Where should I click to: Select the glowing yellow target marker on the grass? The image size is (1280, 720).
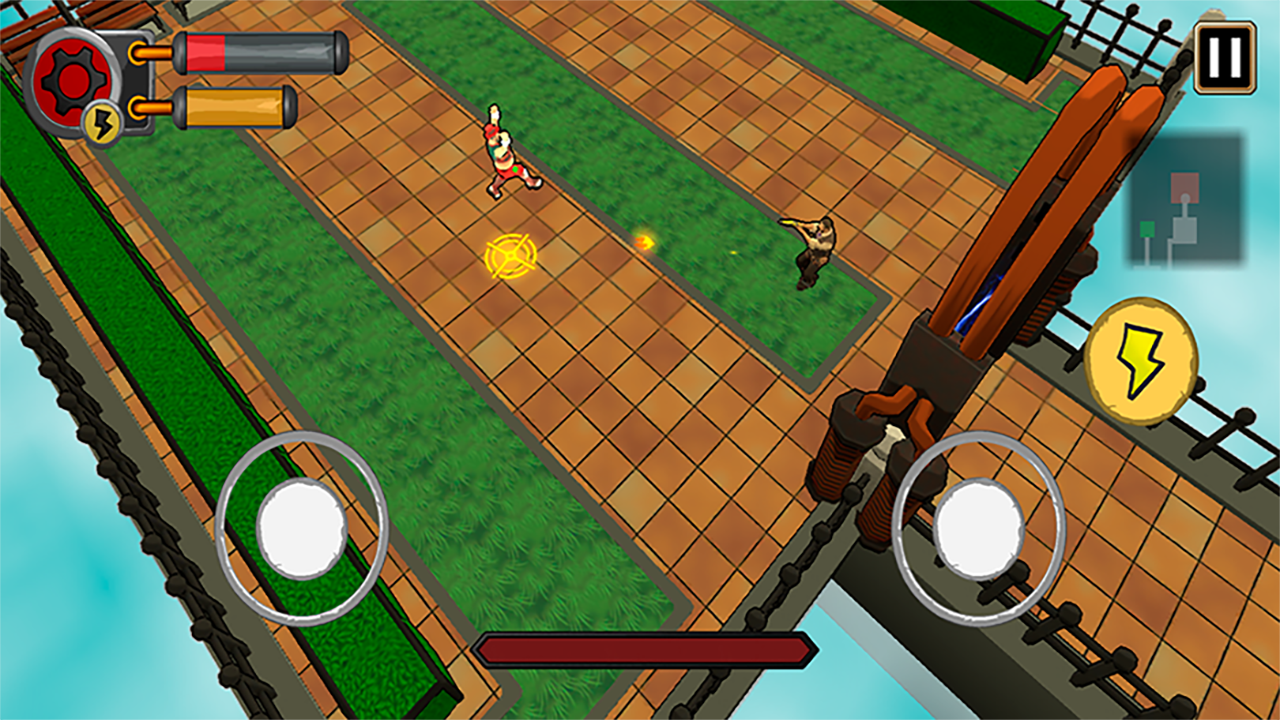pos(511,258)
